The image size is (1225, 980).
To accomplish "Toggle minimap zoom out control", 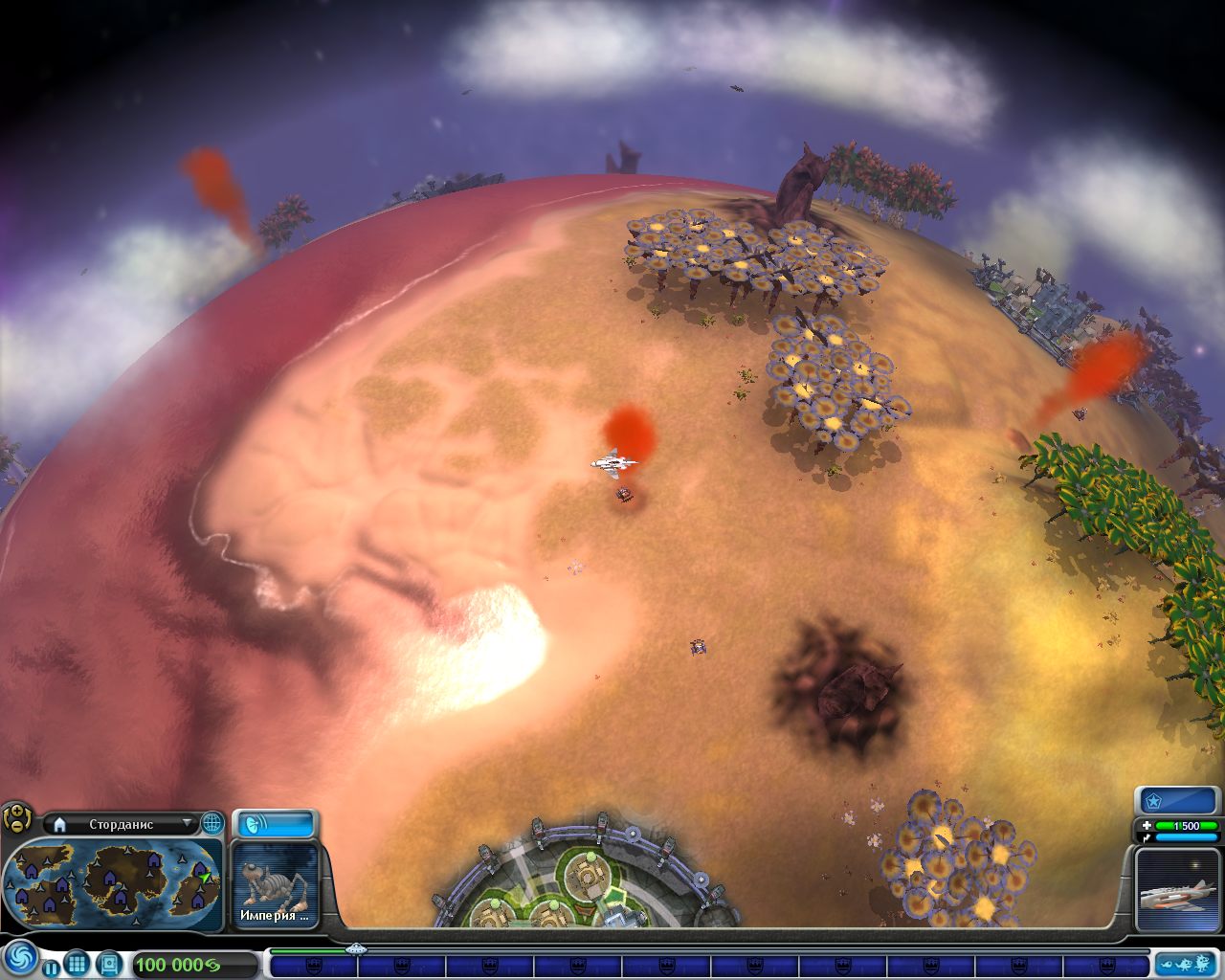I will pos(15,828).
